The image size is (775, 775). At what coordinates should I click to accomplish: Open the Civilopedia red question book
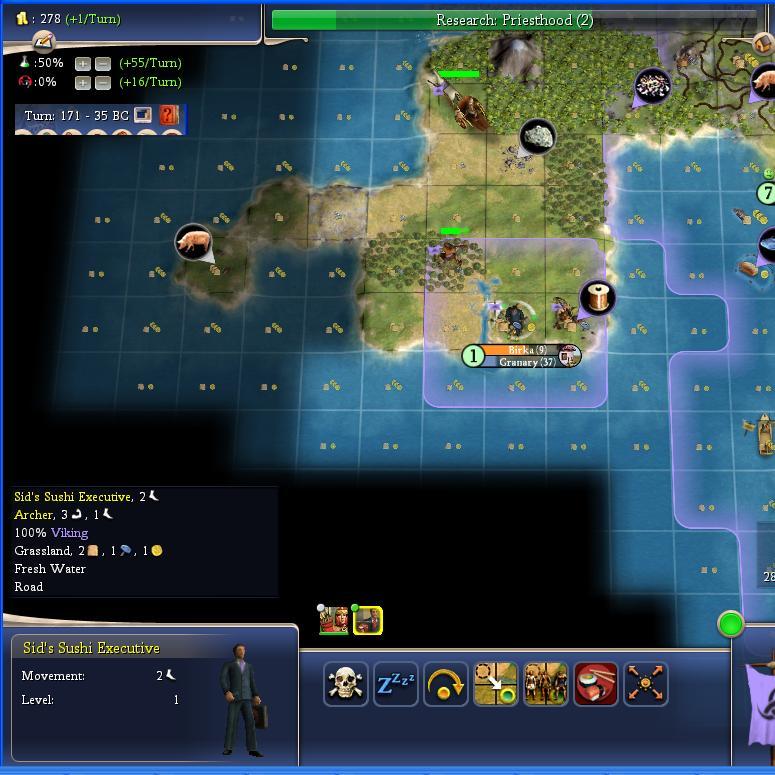[x=169, y=115]
